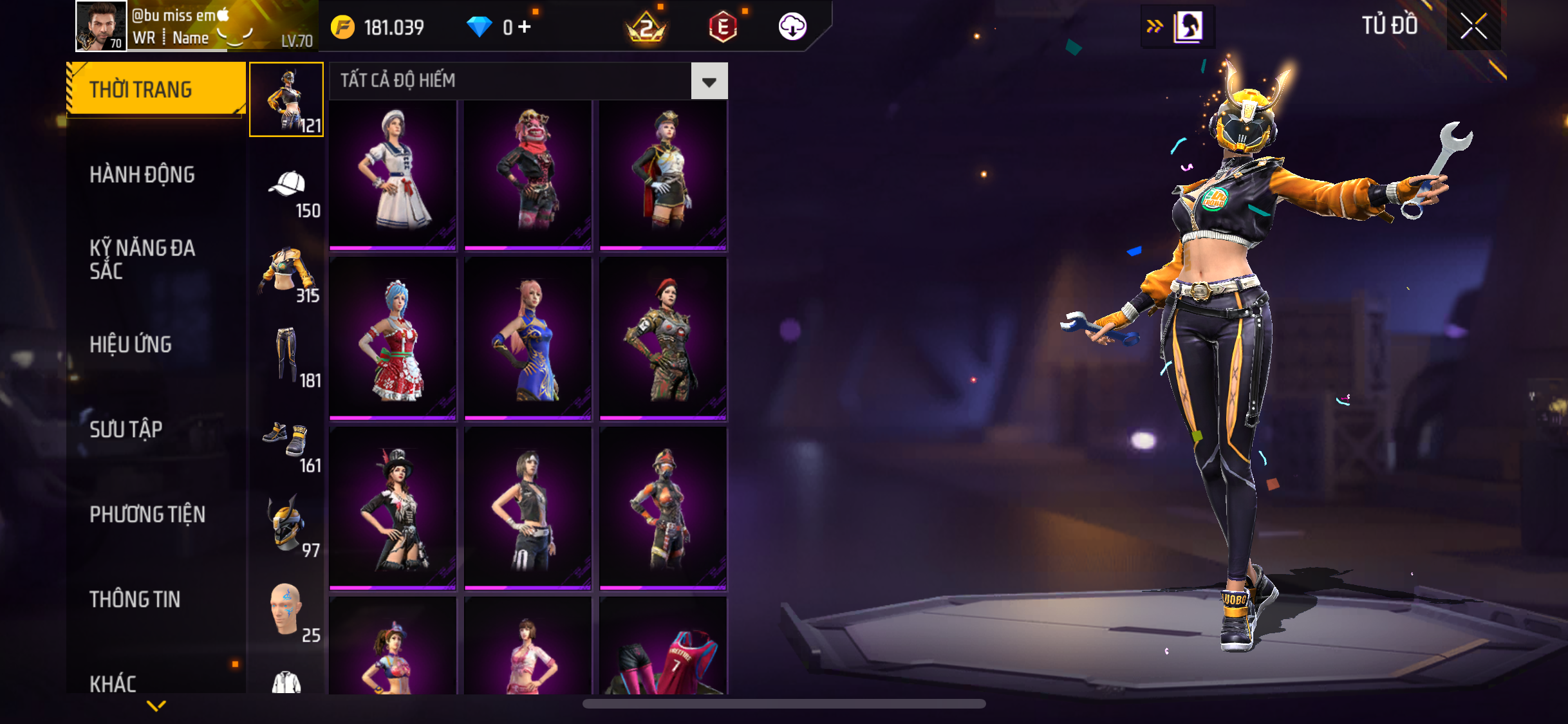Choose the Phương Tiện category
The height and width of the screenshot is (724, 1568).
pyautogui.click(x=147, y=514)
